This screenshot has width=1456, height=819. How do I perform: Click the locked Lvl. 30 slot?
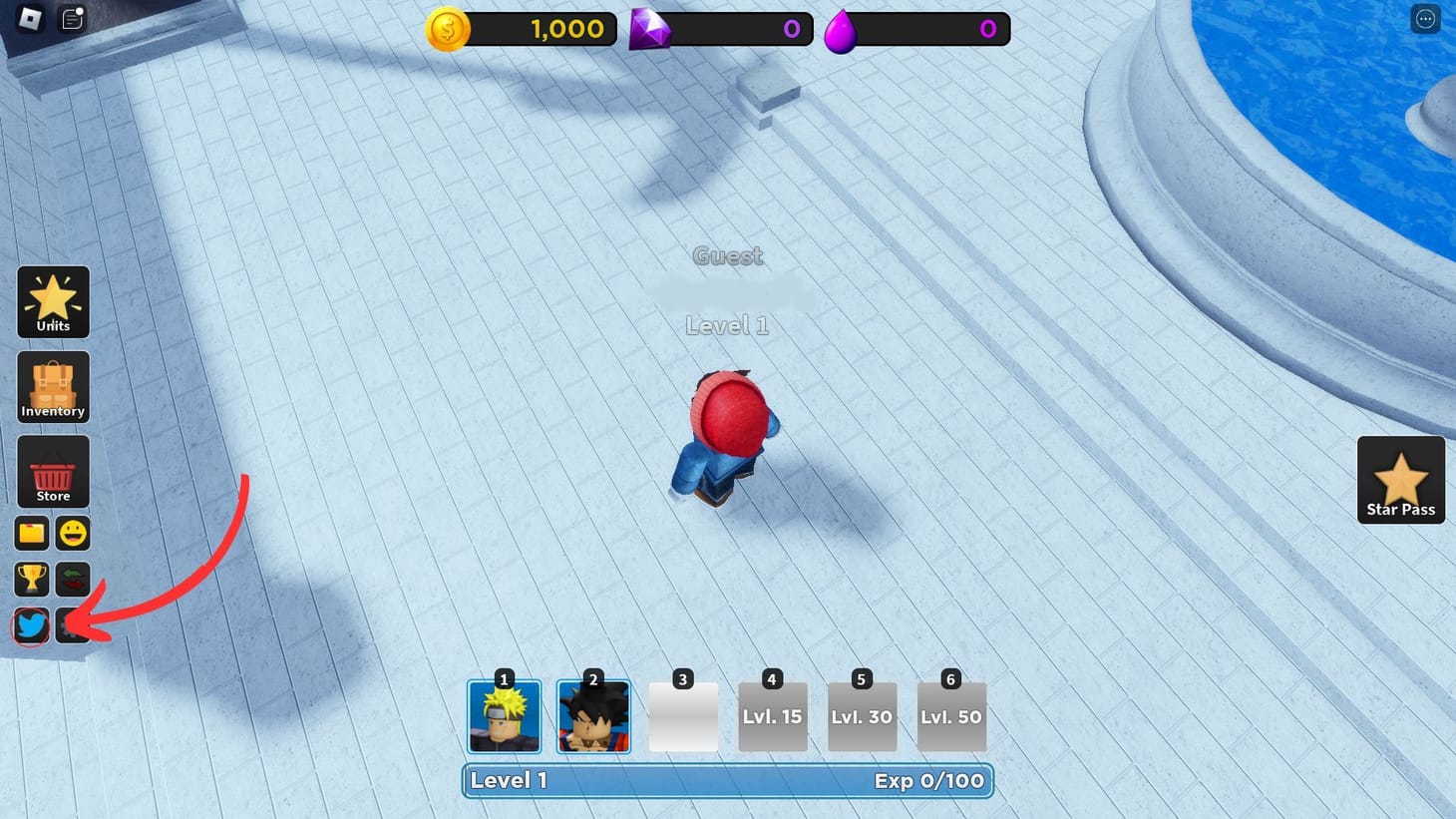pyautogui.click(x=863, y=716)
